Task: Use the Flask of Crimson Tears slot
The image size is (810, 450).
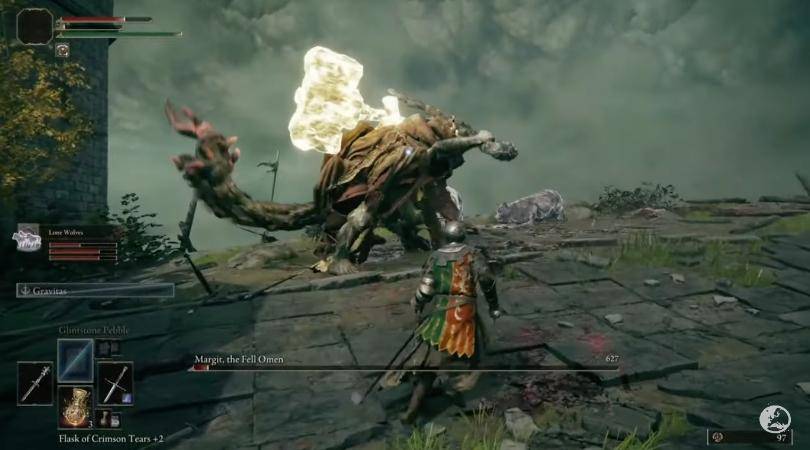Action: click(x=75, y=407)
